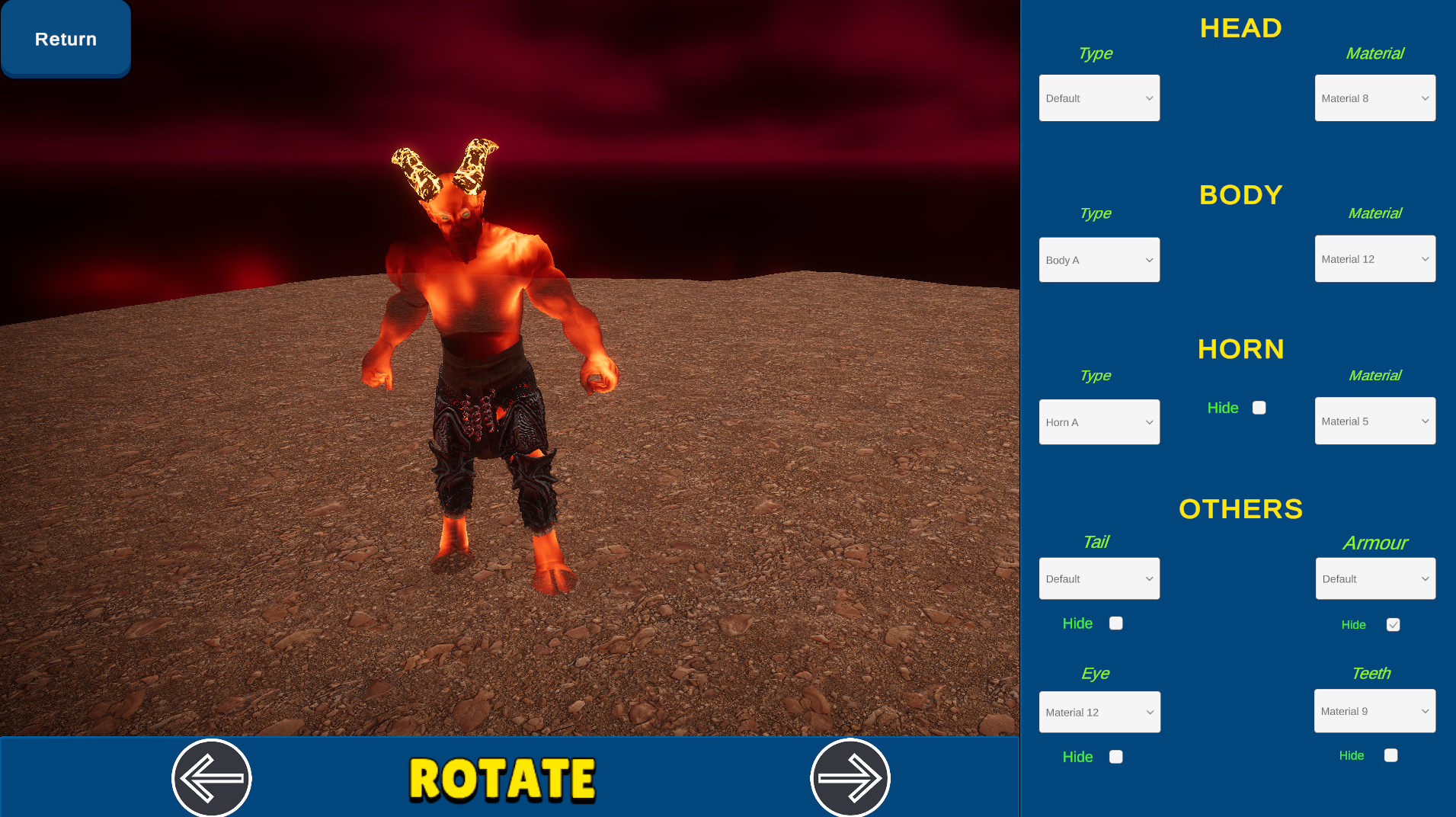The image size is (1456, 817).
Task: Open the Body Type dropdown showing Body A
Action: tap(1099, 259)
